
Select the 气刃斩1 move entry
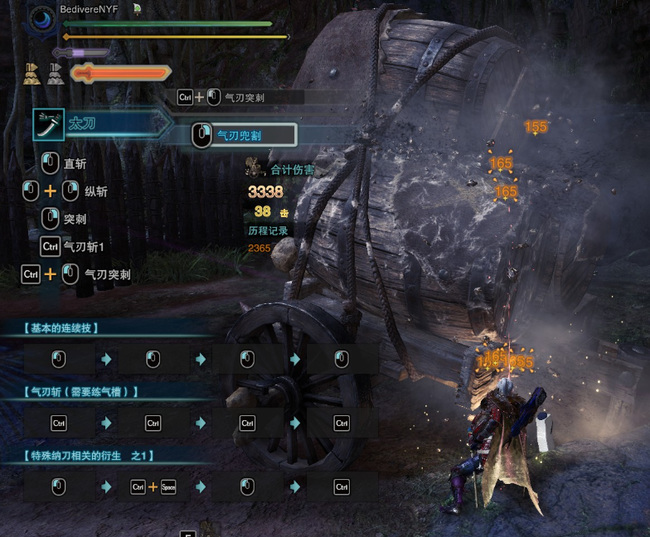pyautogui.click(x=84, y=246)
